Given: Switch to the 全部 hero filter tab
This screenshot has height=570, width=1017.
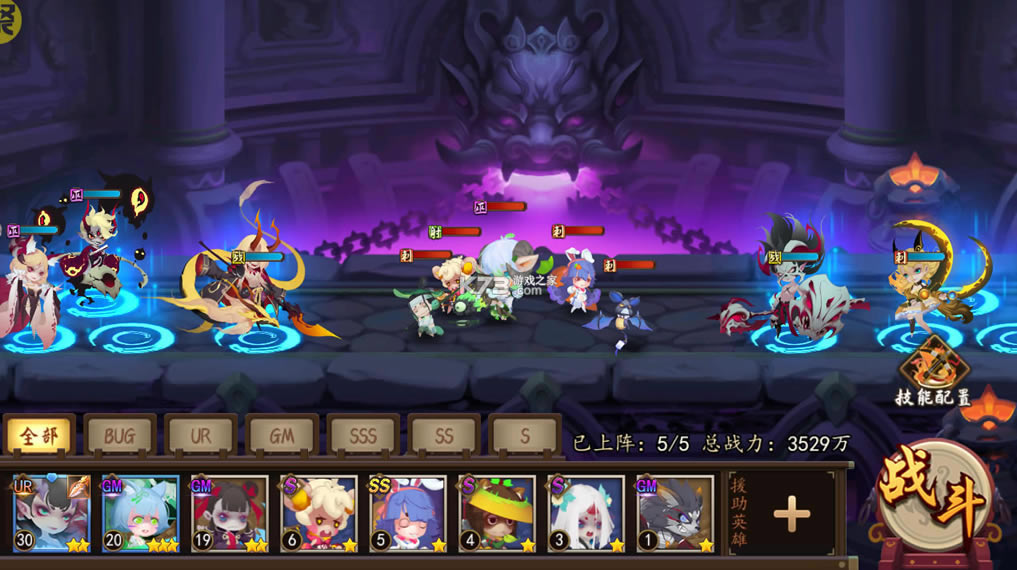Looking at the screenshot, I should click(x=39, y=436).
